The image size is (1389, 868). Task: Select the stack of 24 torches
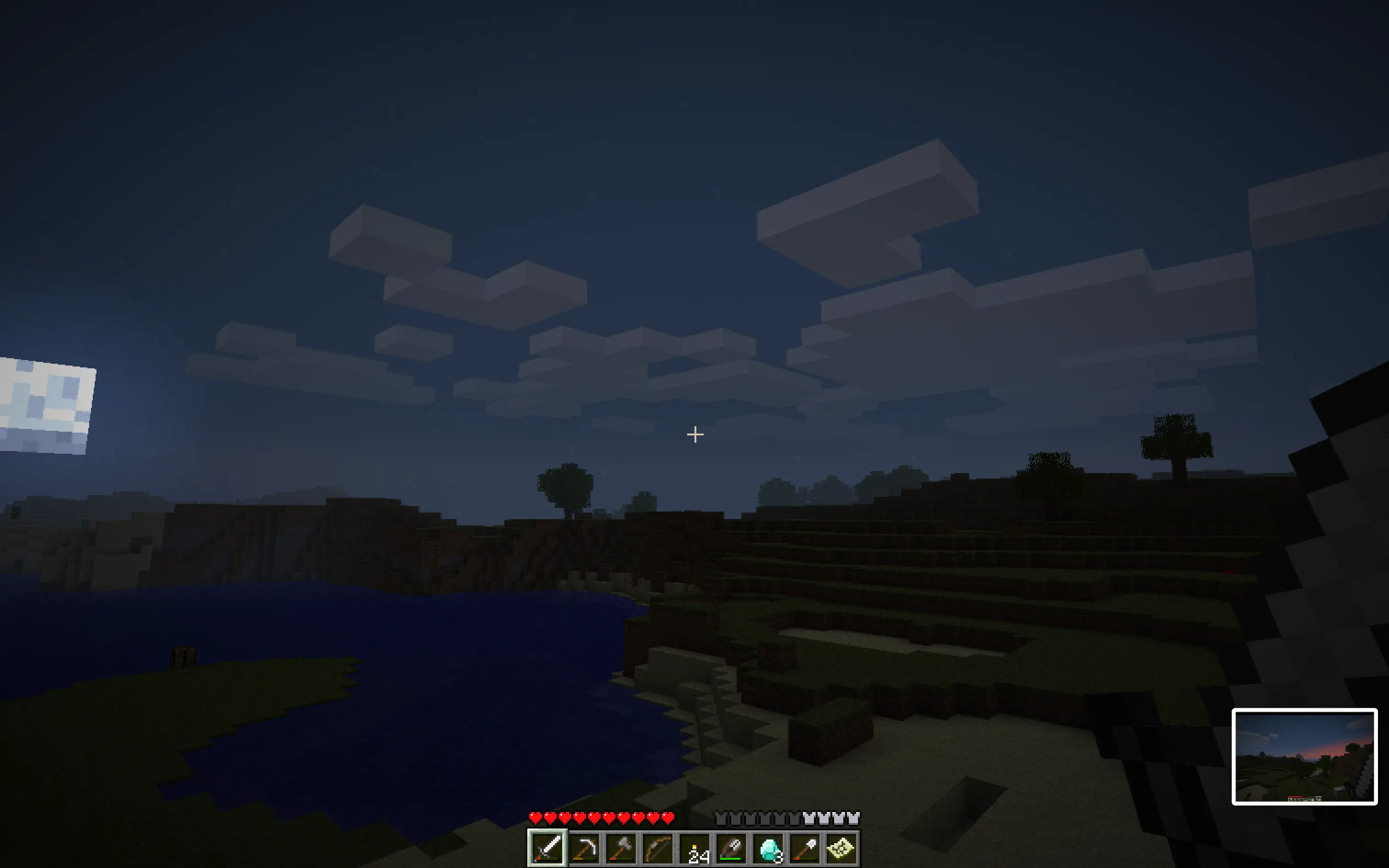click(x=694, y=848)
